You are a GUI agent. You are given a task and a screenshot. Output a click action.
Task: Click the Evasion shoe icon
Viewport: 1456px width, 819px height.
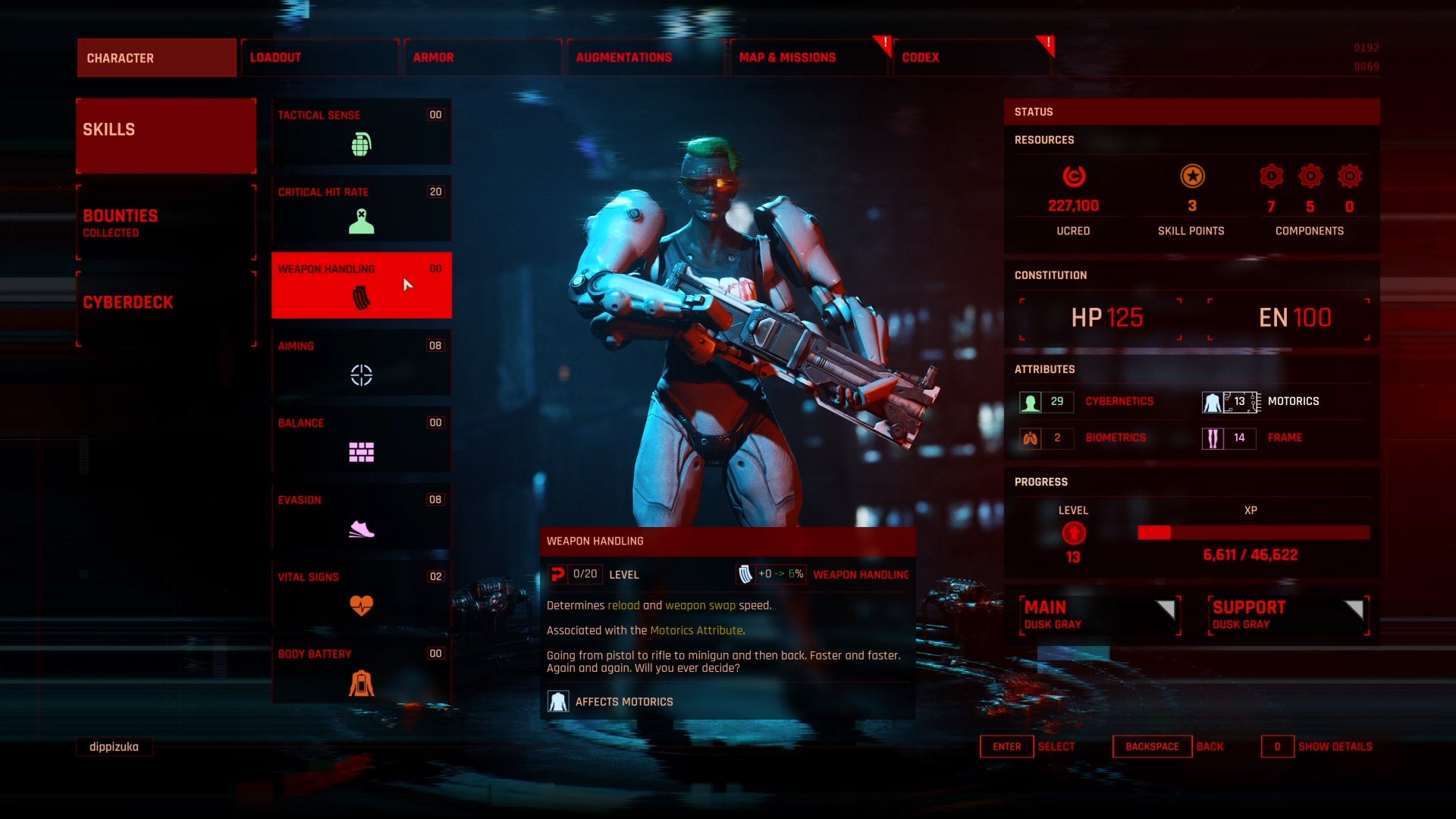click(x=362, y=527)
